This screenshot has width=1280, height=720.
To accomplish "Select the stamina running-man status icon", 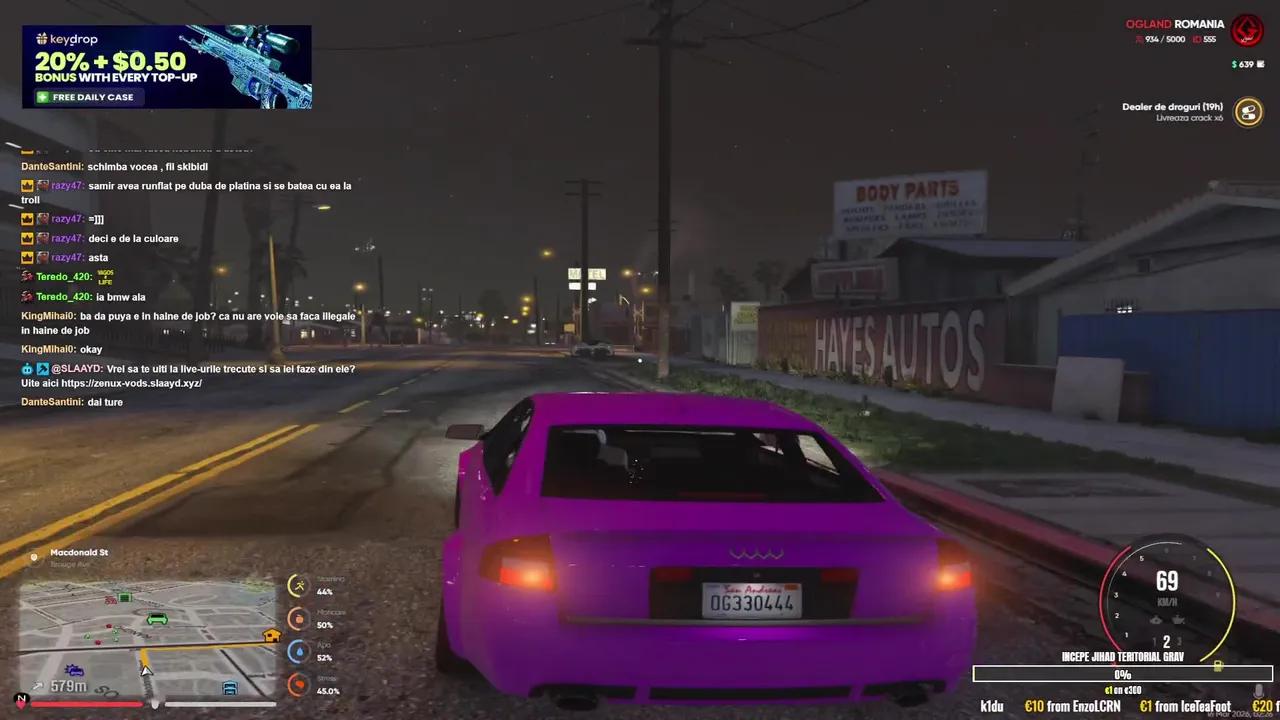I will click(297, 585).
